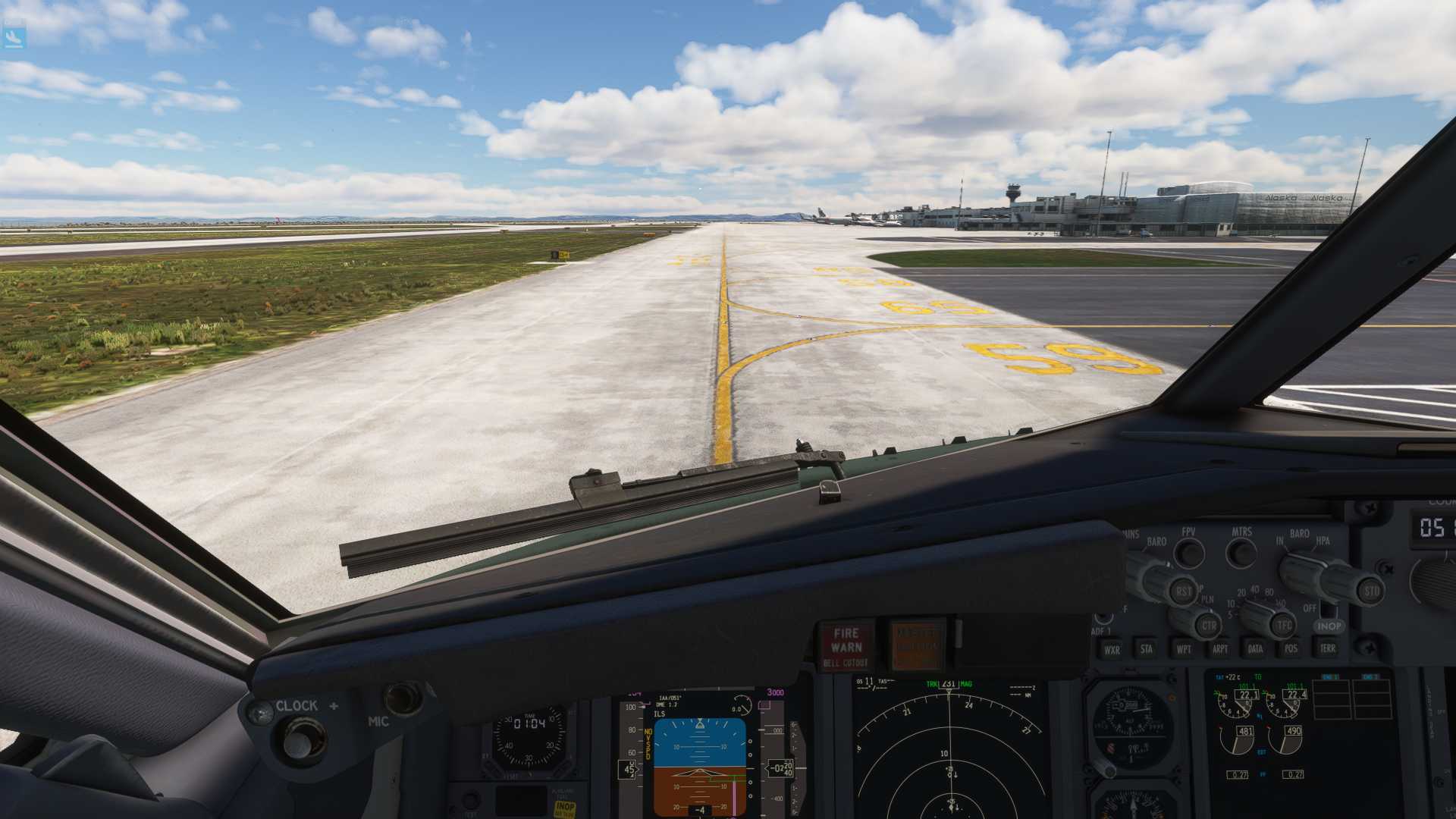The image size is (1456, 819).
Task: Turn on TERR terrain display
Action: [1327, 648]
